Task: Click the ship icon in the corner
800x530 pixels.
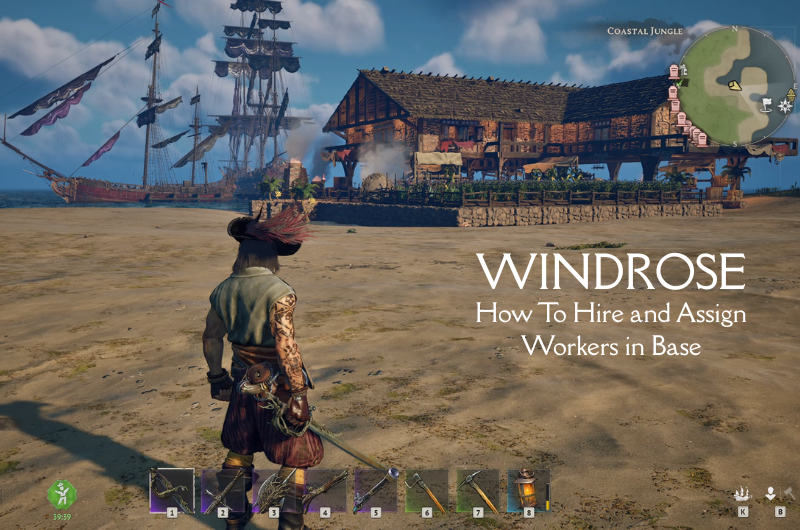Action: coord(742,494)
